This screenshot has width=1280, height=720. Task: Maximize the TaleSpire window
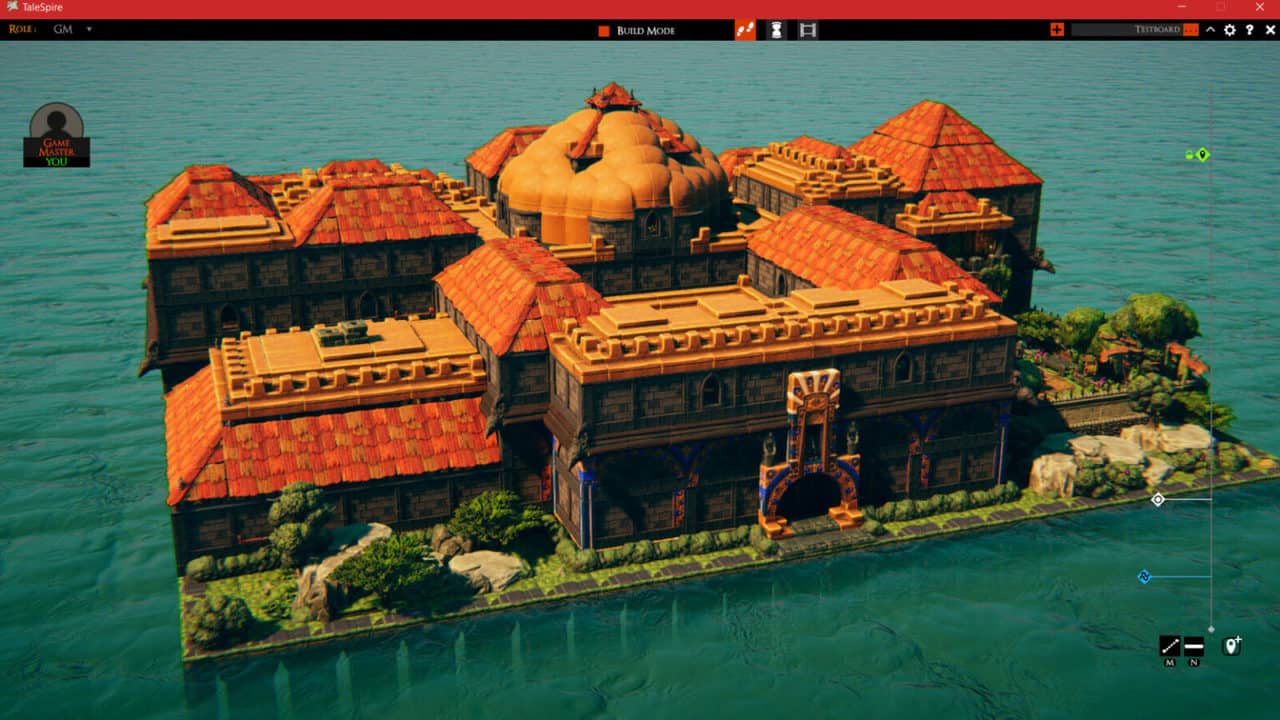tap(1221, 8)
